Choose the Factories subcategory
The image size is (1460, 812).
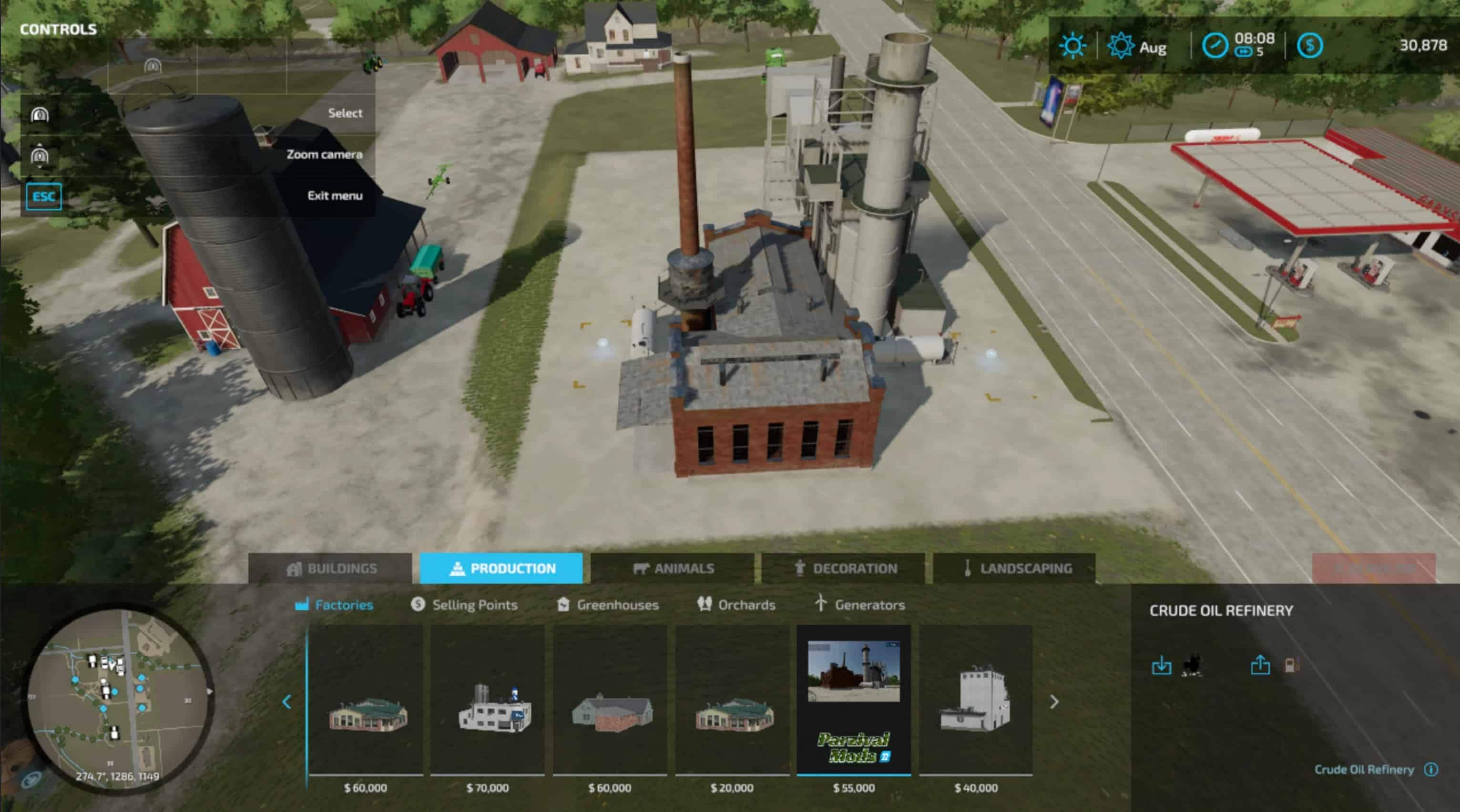[335, 605]
